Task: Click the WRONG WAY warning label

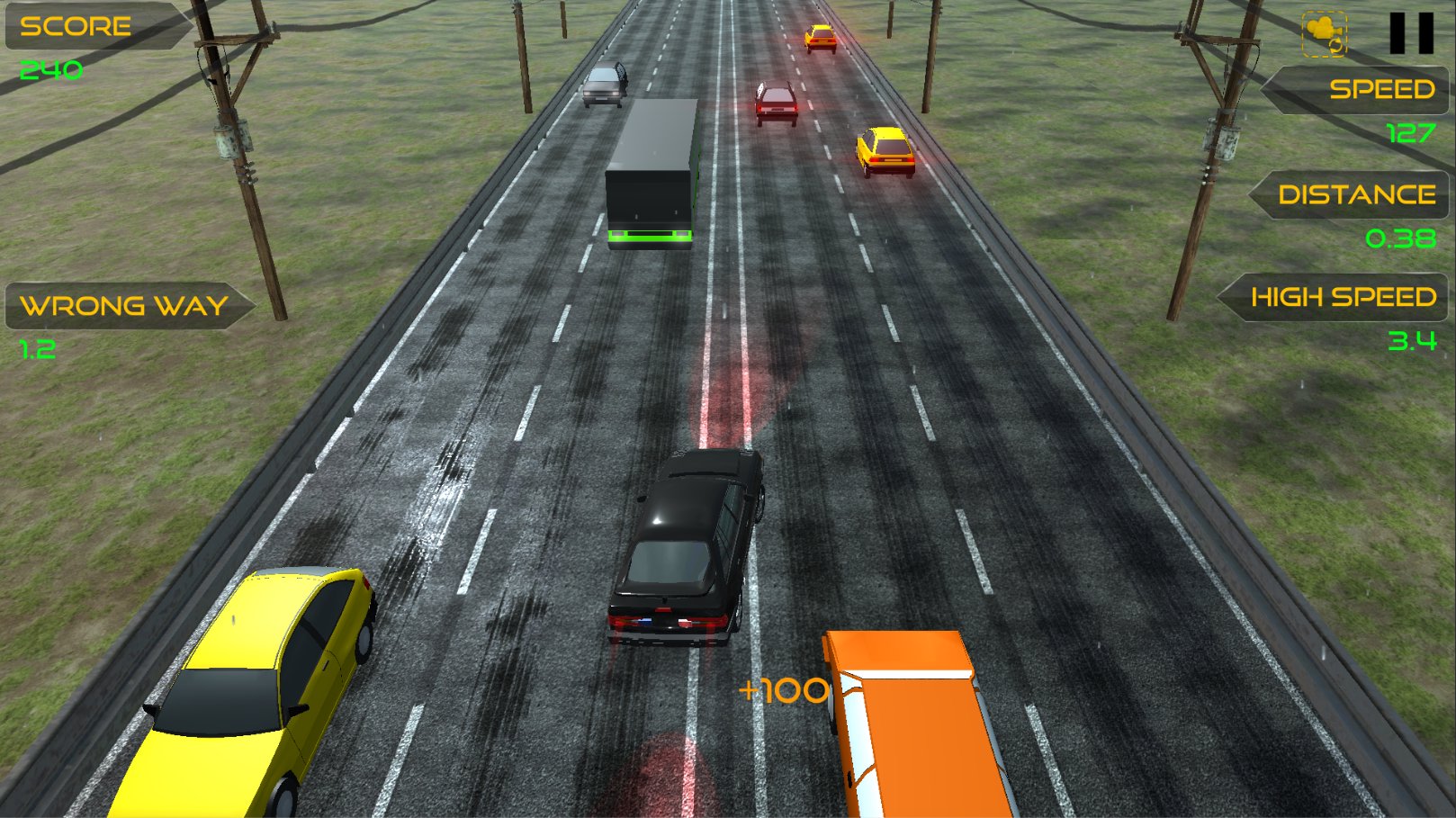Action: coord(123,307)
